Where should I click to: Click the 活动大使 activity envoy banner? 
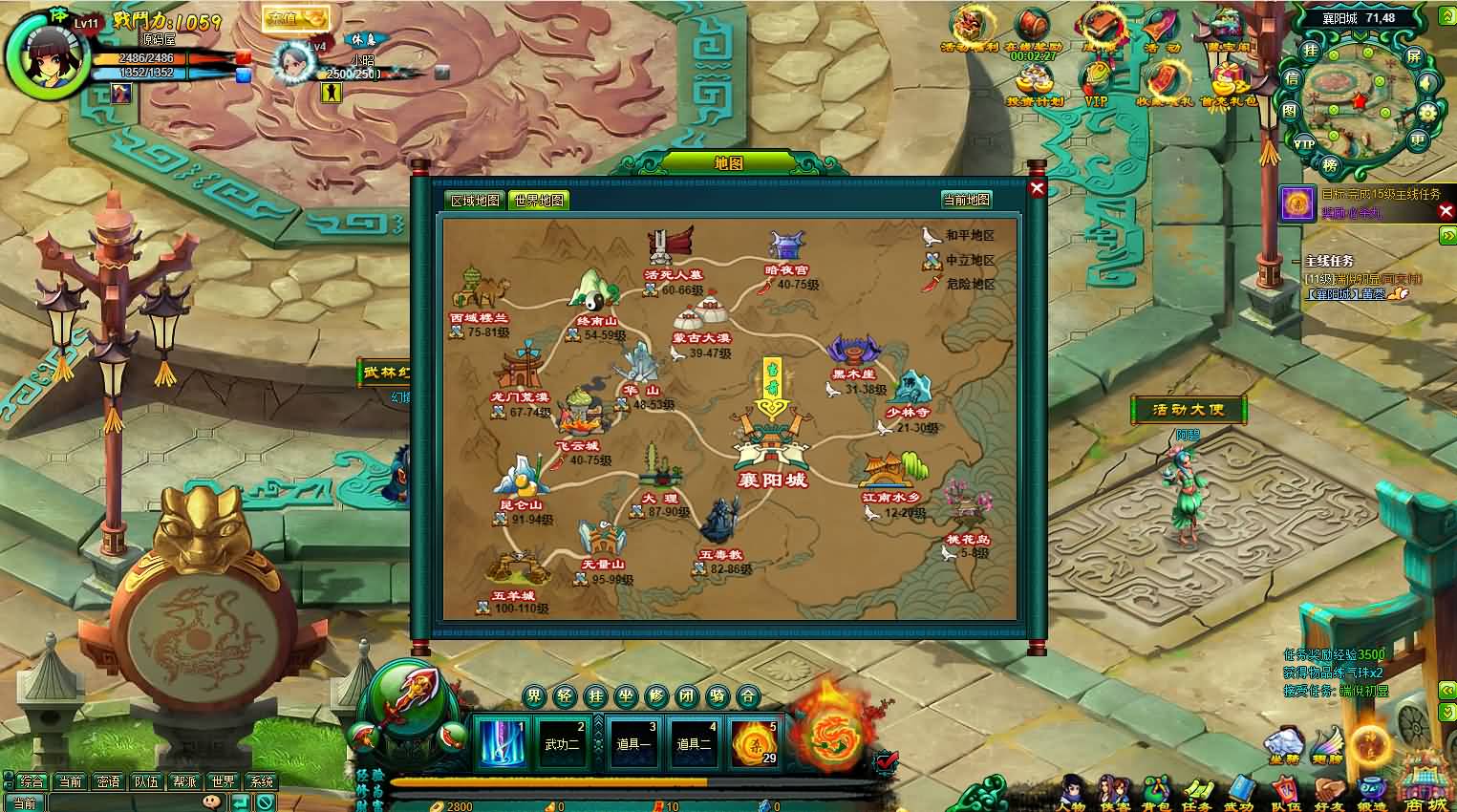(x=1189, y=410)
